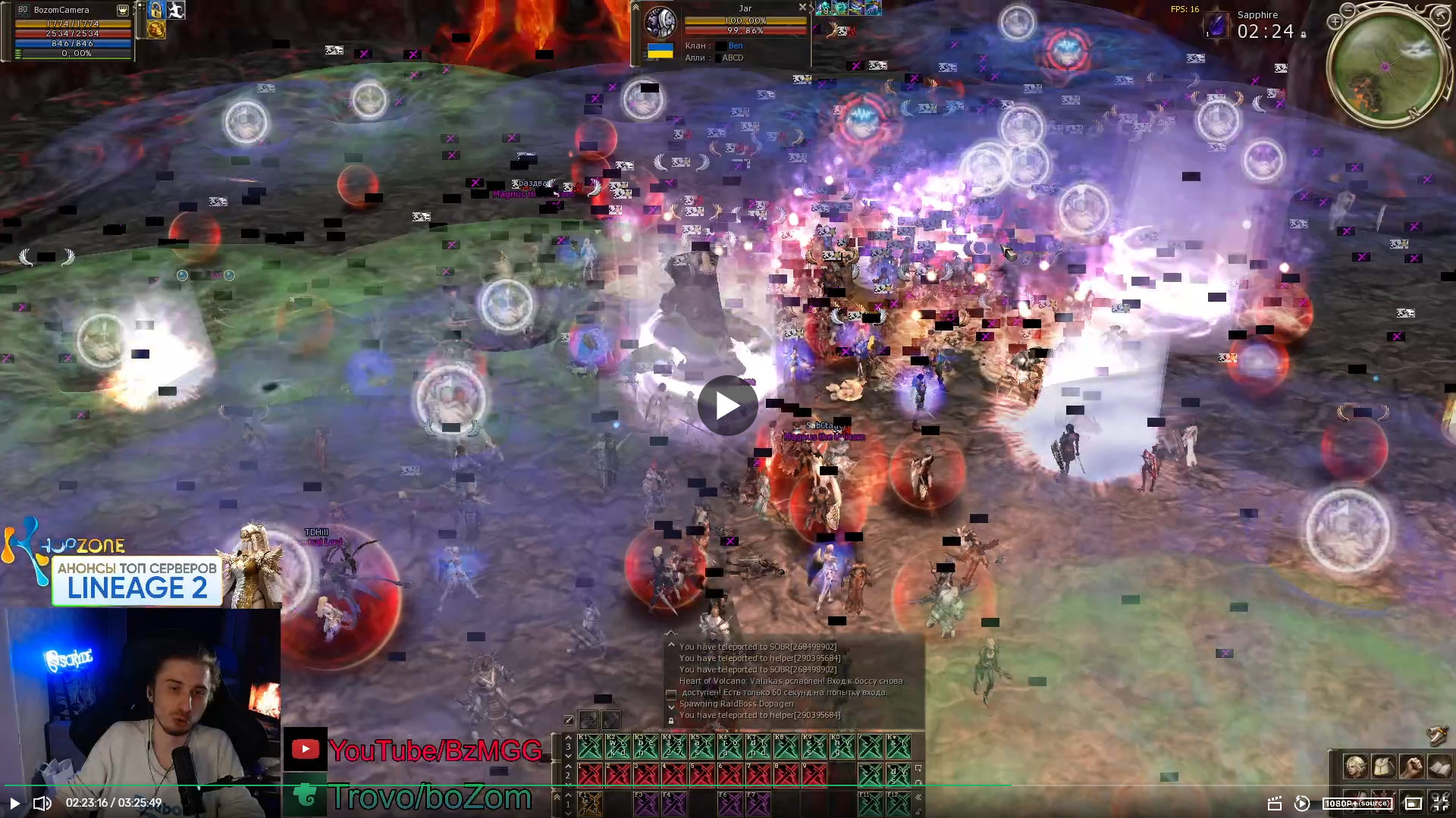
Task: Expand the chat window using its top chevron
Action: (670, 644)
